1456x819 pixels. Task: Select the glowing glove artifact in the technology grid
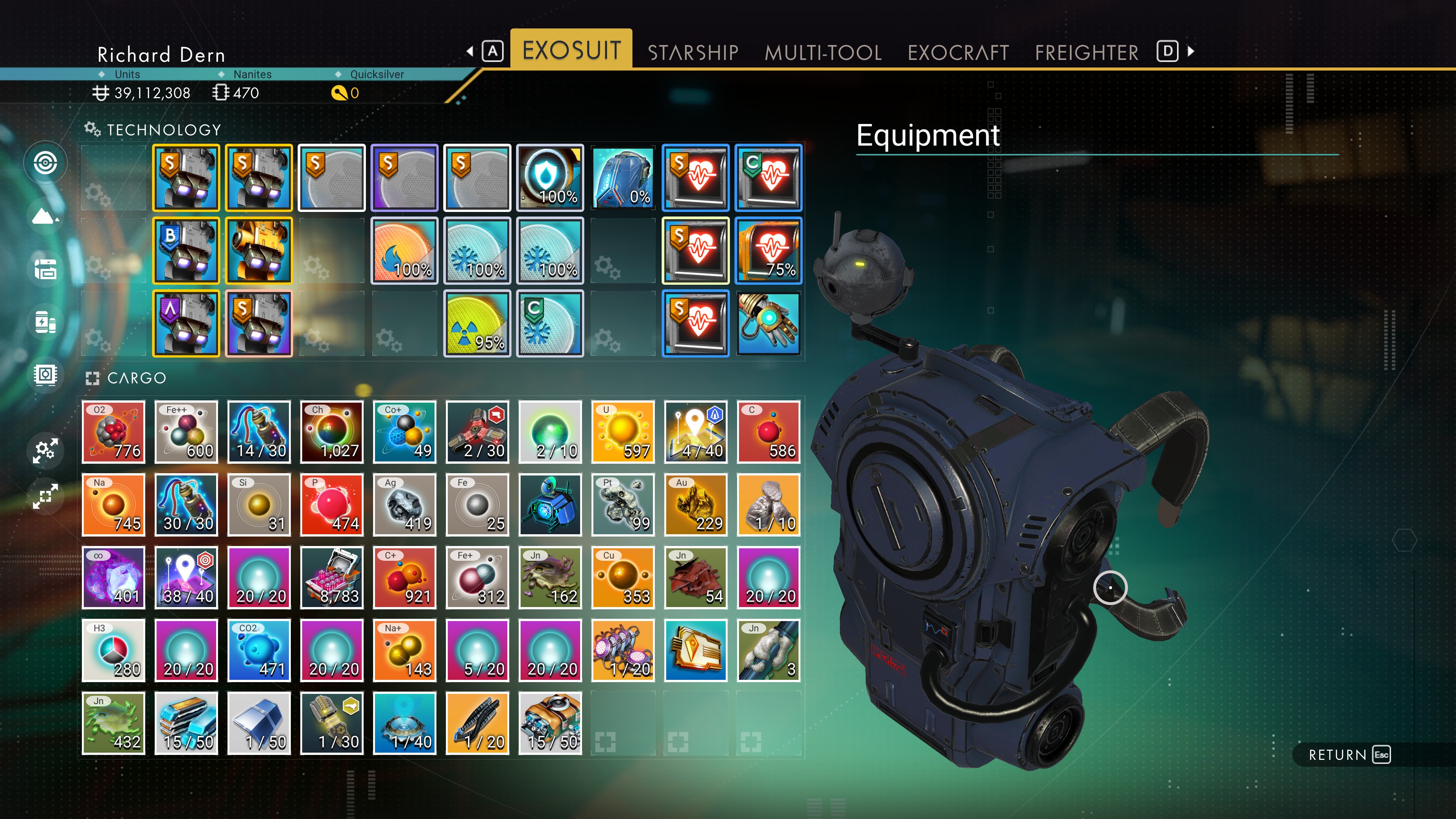coord(768,323)
